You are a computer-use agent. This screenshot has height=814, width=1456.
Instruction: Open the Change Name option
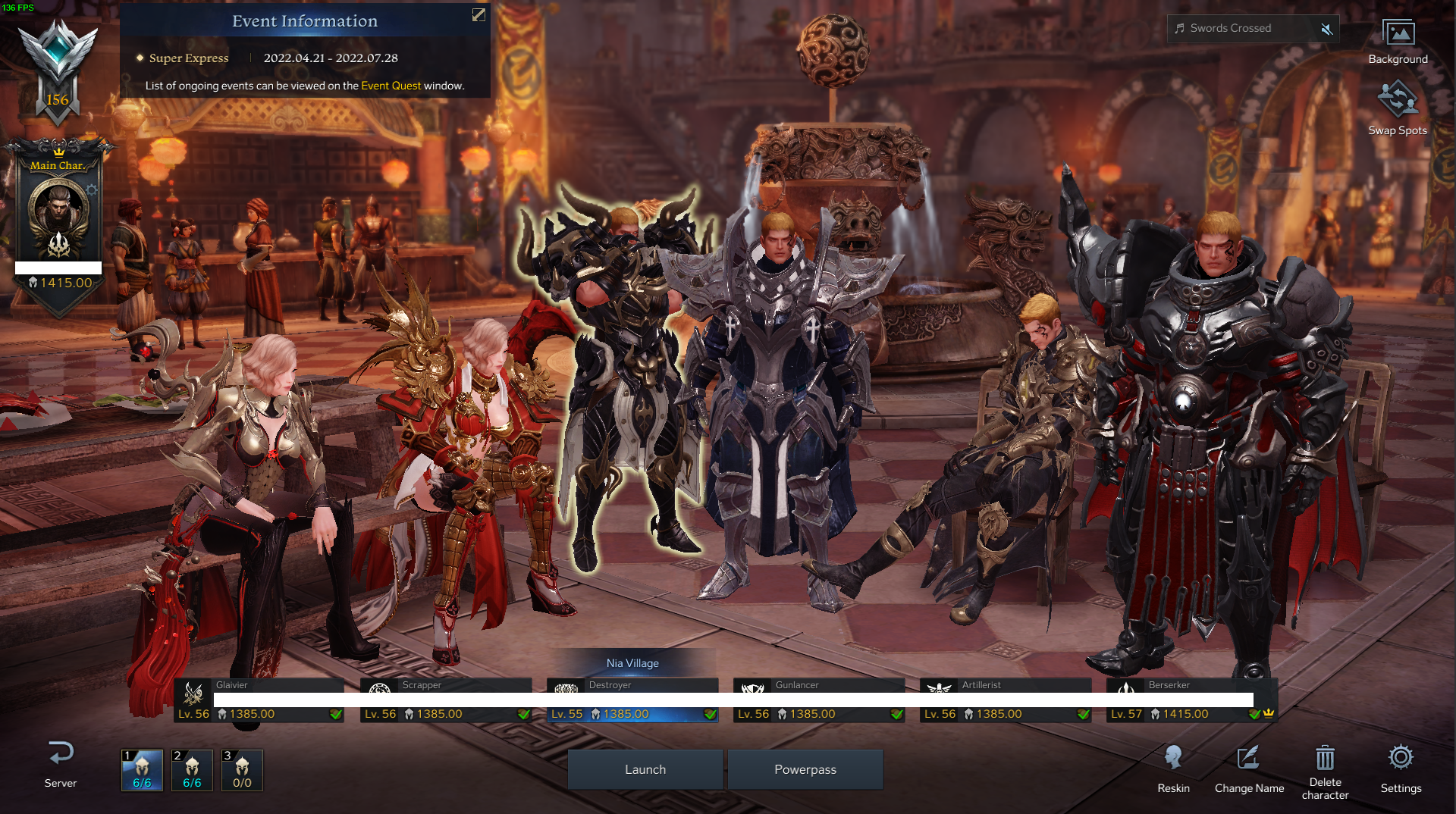click(1249, 768)
